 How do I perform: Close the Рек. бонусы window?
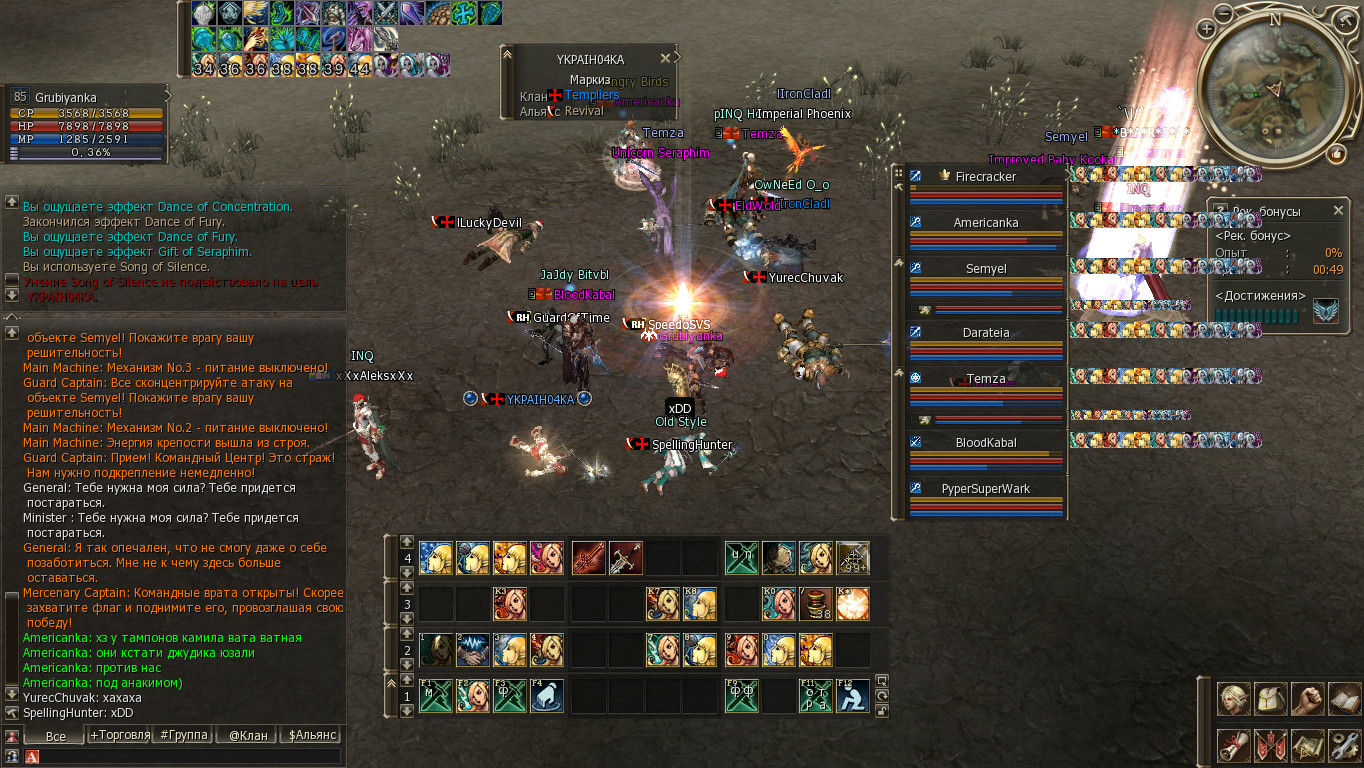pyautogui.click(x=1338, y=211)
